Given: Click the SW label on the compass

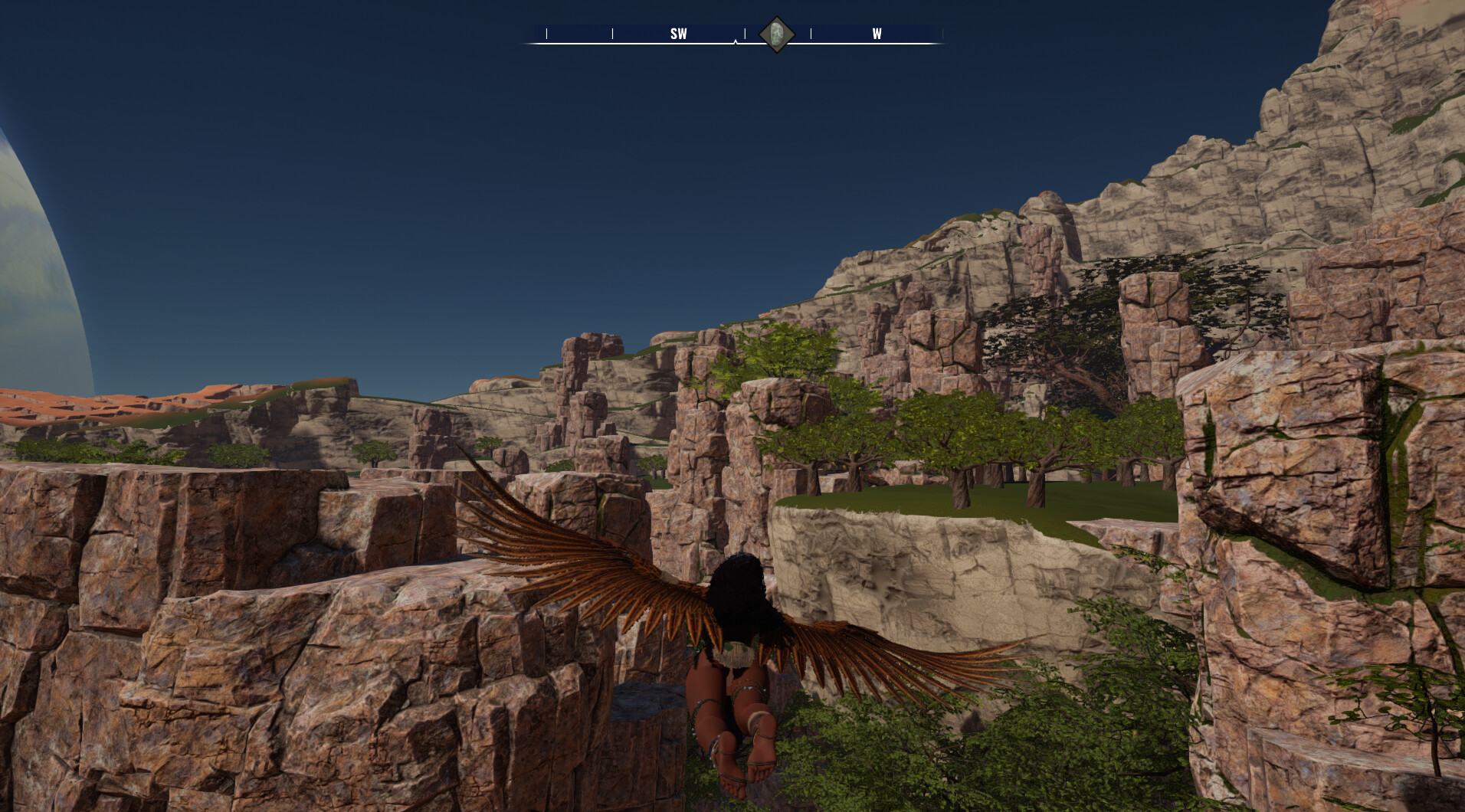Looking at the screenshot, I should point(678,34).
